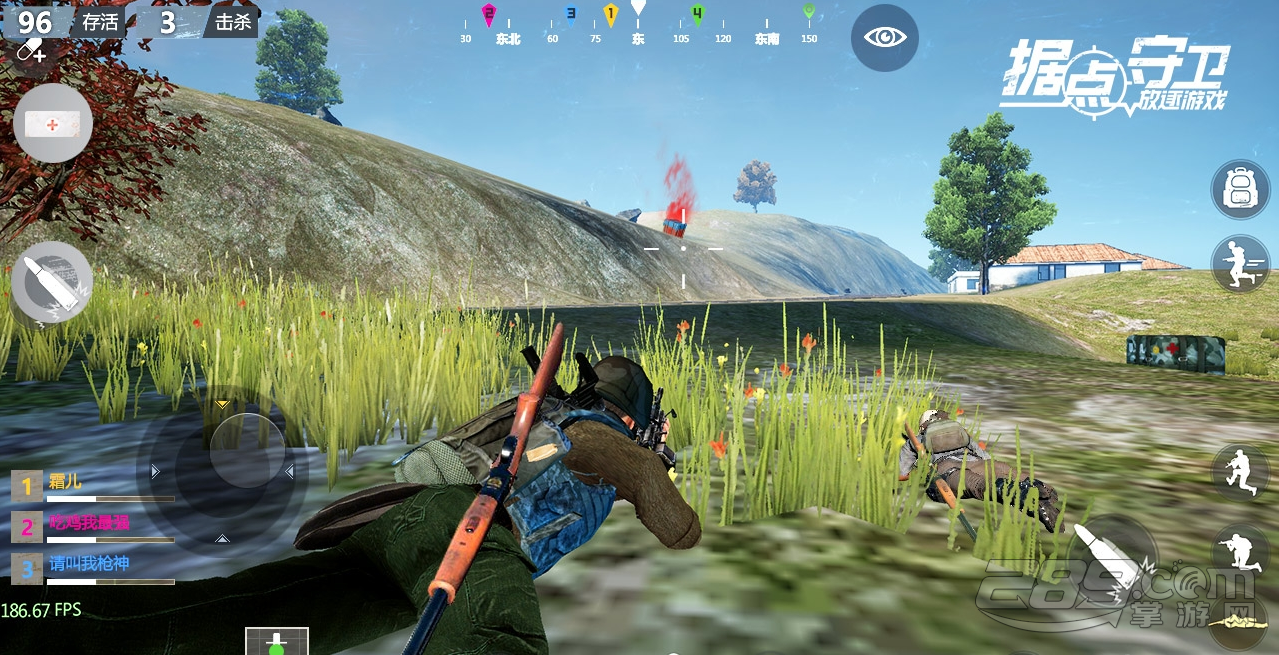Image resolution: width=1279 pixels, height=655 pixels.
Task: Tap the virtual movement joystick
Action: [x=247, y=451]
